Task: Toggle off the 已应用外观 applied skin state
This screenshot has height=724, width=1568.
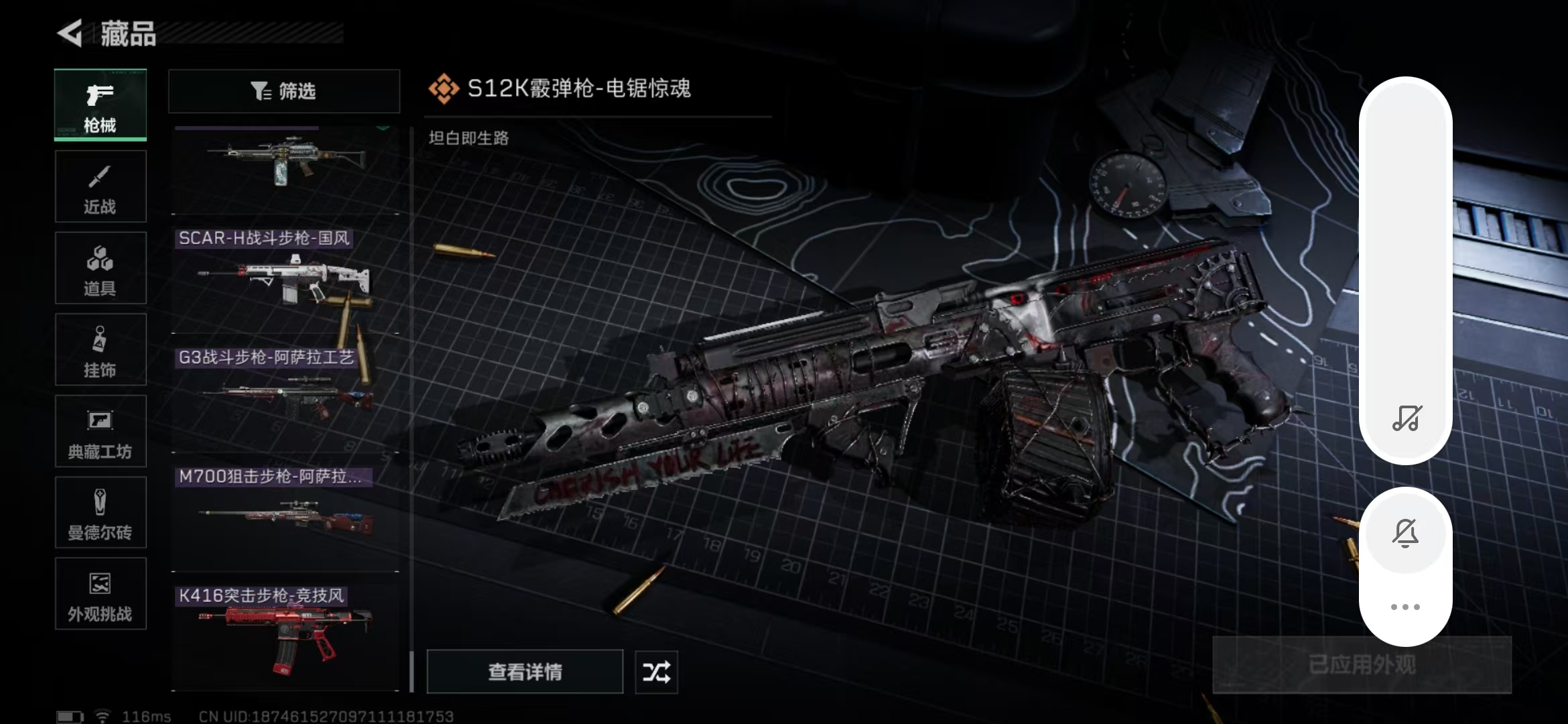Action: tap(1362, 663)
